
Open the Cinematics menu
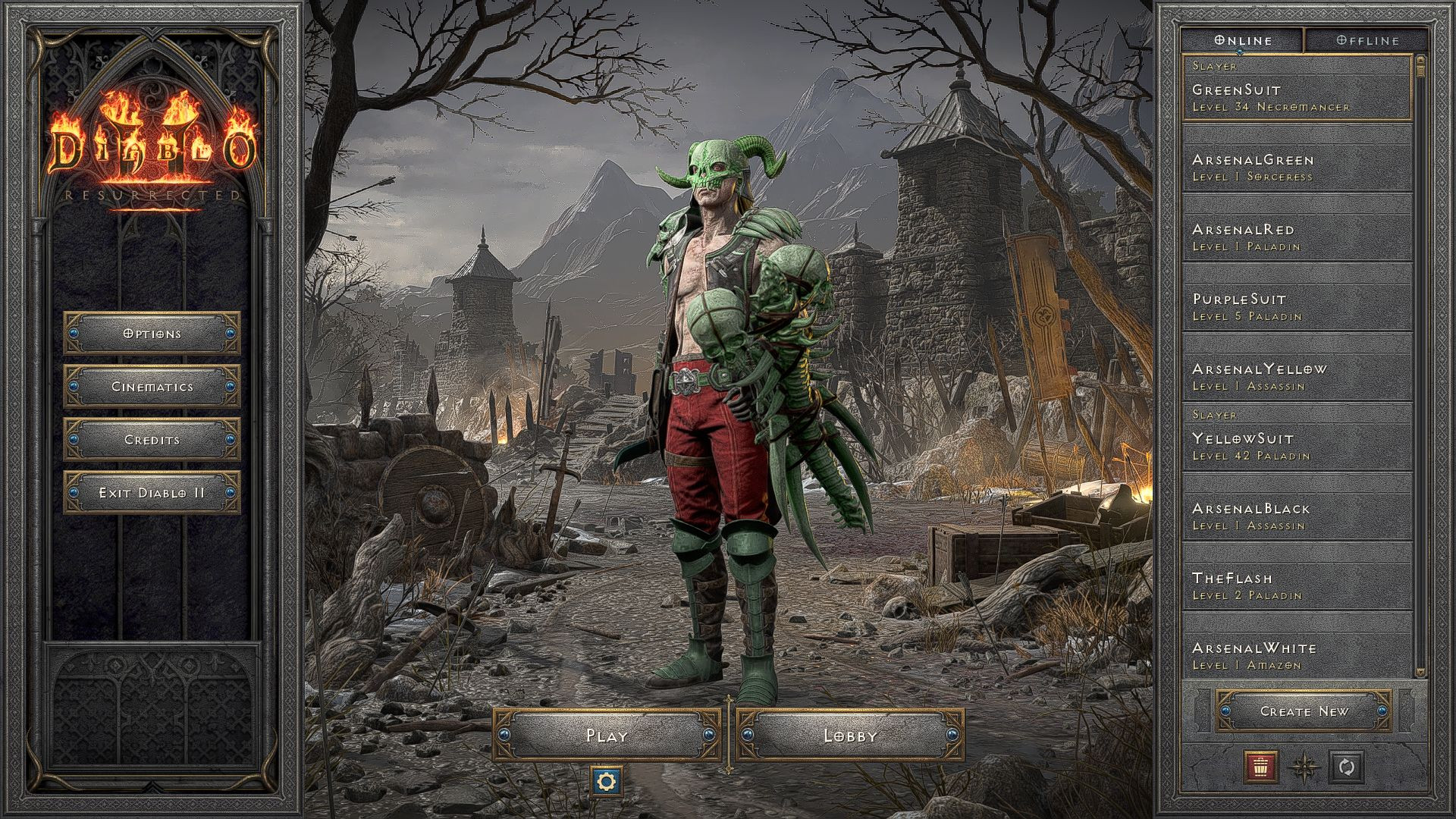click(151, 386)
